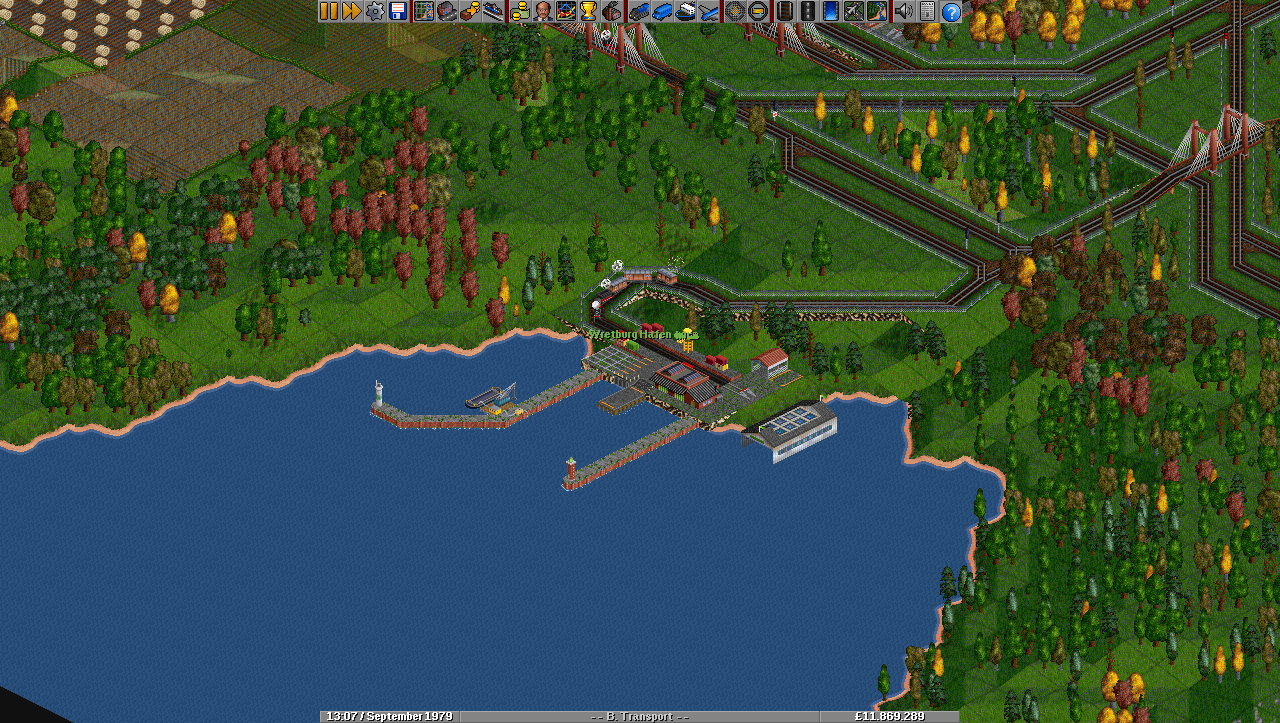Zoom out the view
Image resolution: width=1280 pixels, height=723 pixels.
758,11
